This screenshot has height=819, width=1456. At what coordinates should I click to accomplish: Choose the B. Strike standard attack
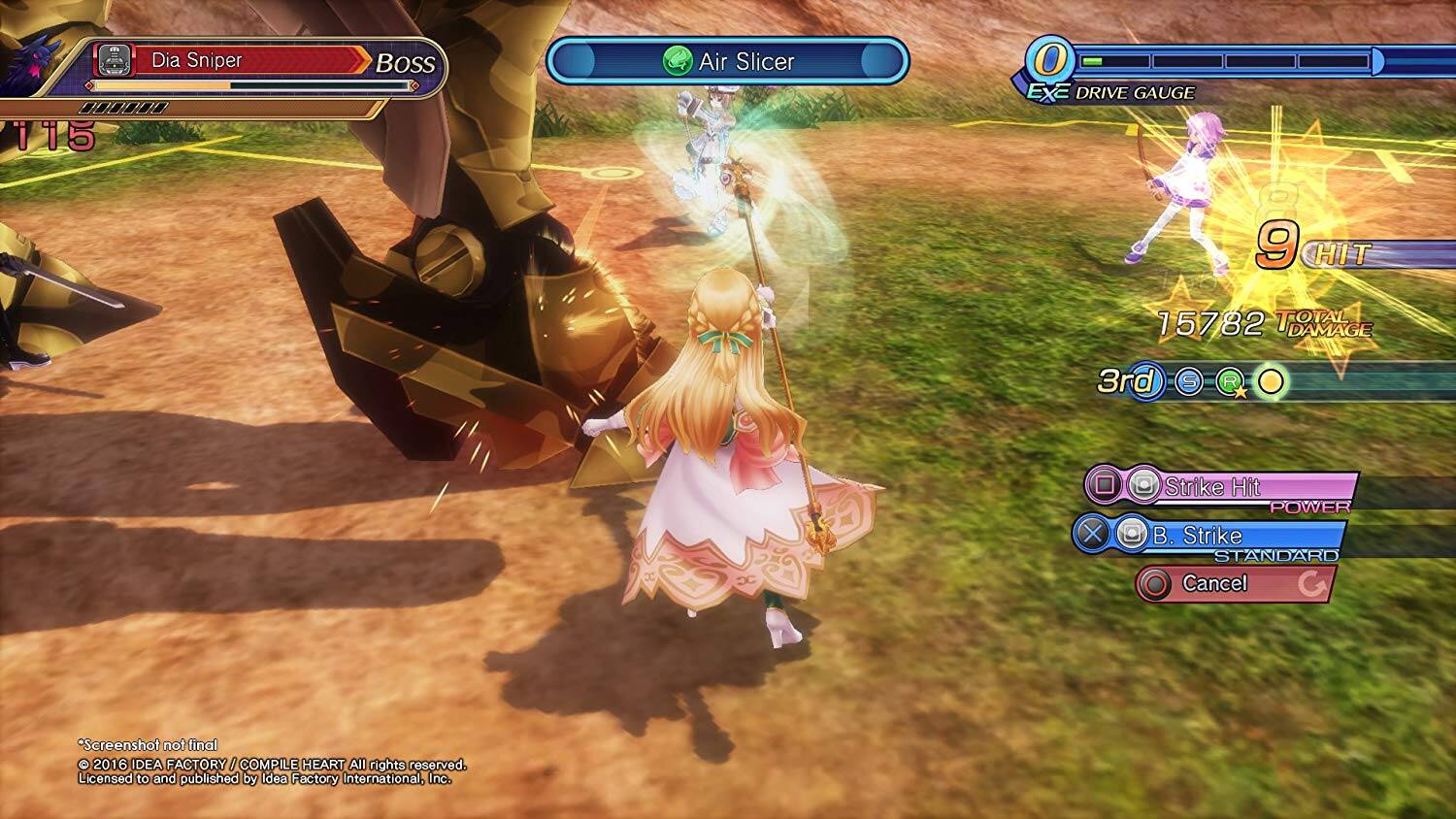(1209, 536)
